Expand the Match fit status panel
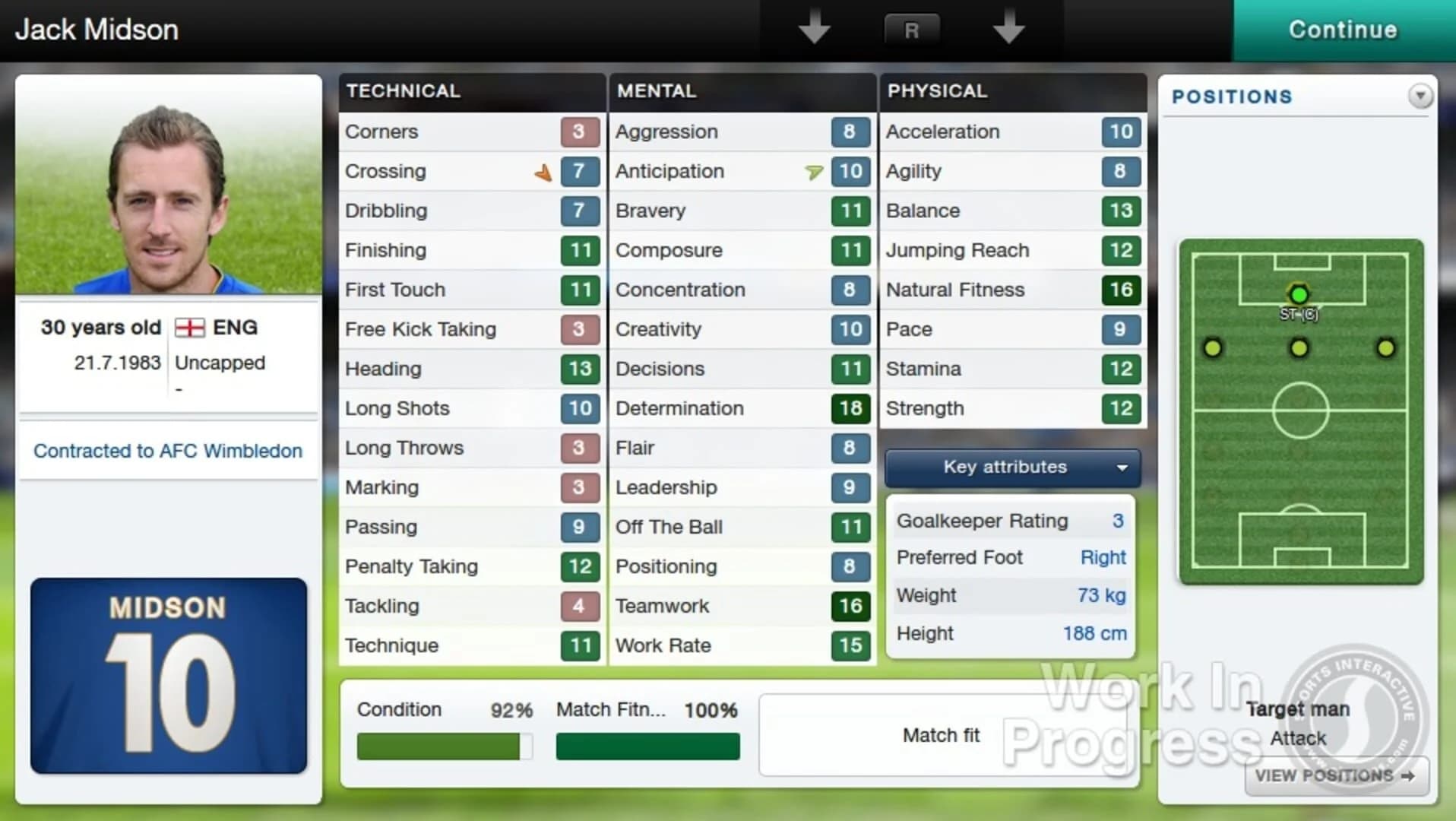The image size is (1456, 821). (x=942, y=734)
